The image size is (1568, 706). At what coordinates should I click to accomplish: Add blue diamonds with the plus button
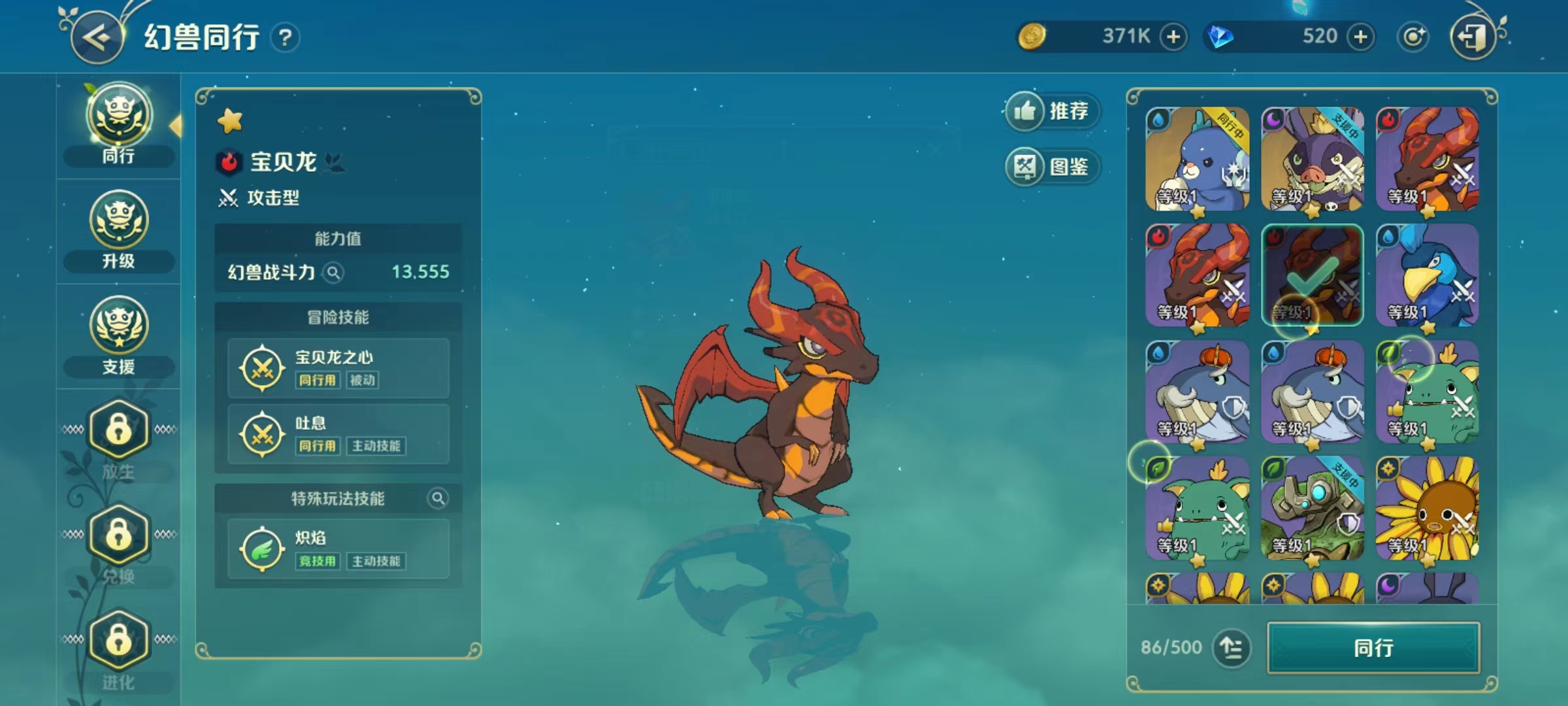pos(1360,37)
